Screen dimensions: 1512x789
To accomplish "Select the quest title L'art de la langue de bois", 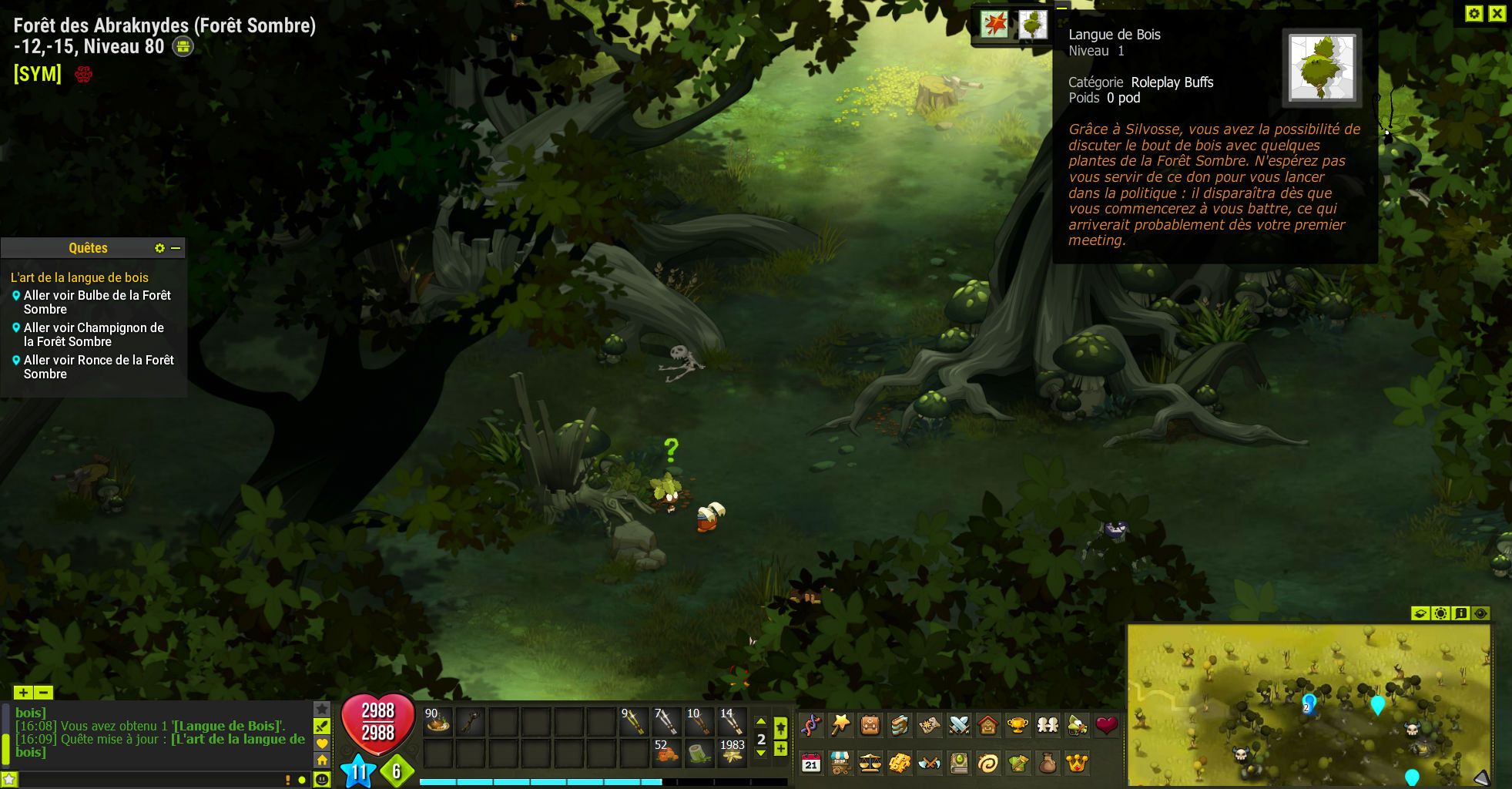I will tap(79, 277).
